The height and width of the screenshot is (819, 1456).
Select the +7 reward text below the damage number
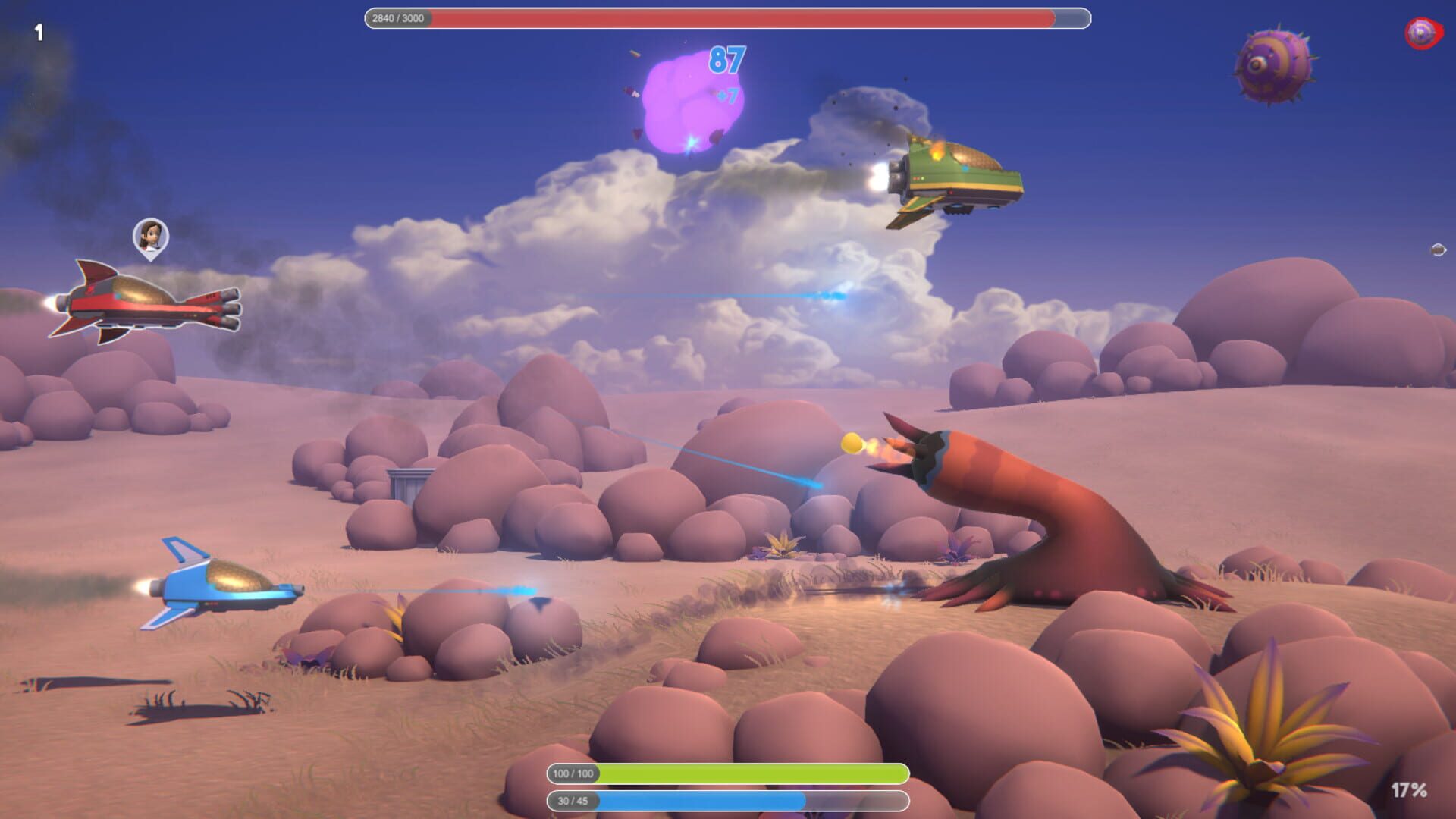(726, 97)
